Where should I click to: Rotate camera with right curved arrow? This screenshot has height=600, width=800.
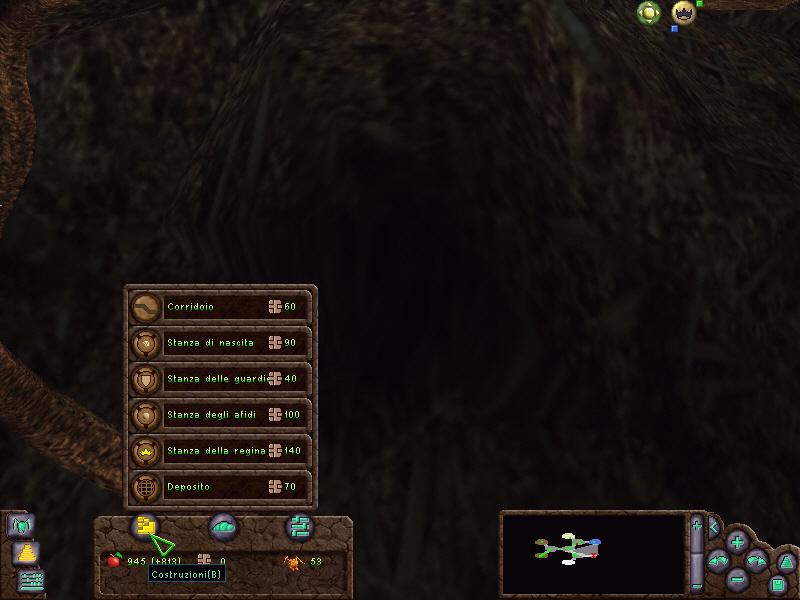pyautogui.click(x=757, y=562)
